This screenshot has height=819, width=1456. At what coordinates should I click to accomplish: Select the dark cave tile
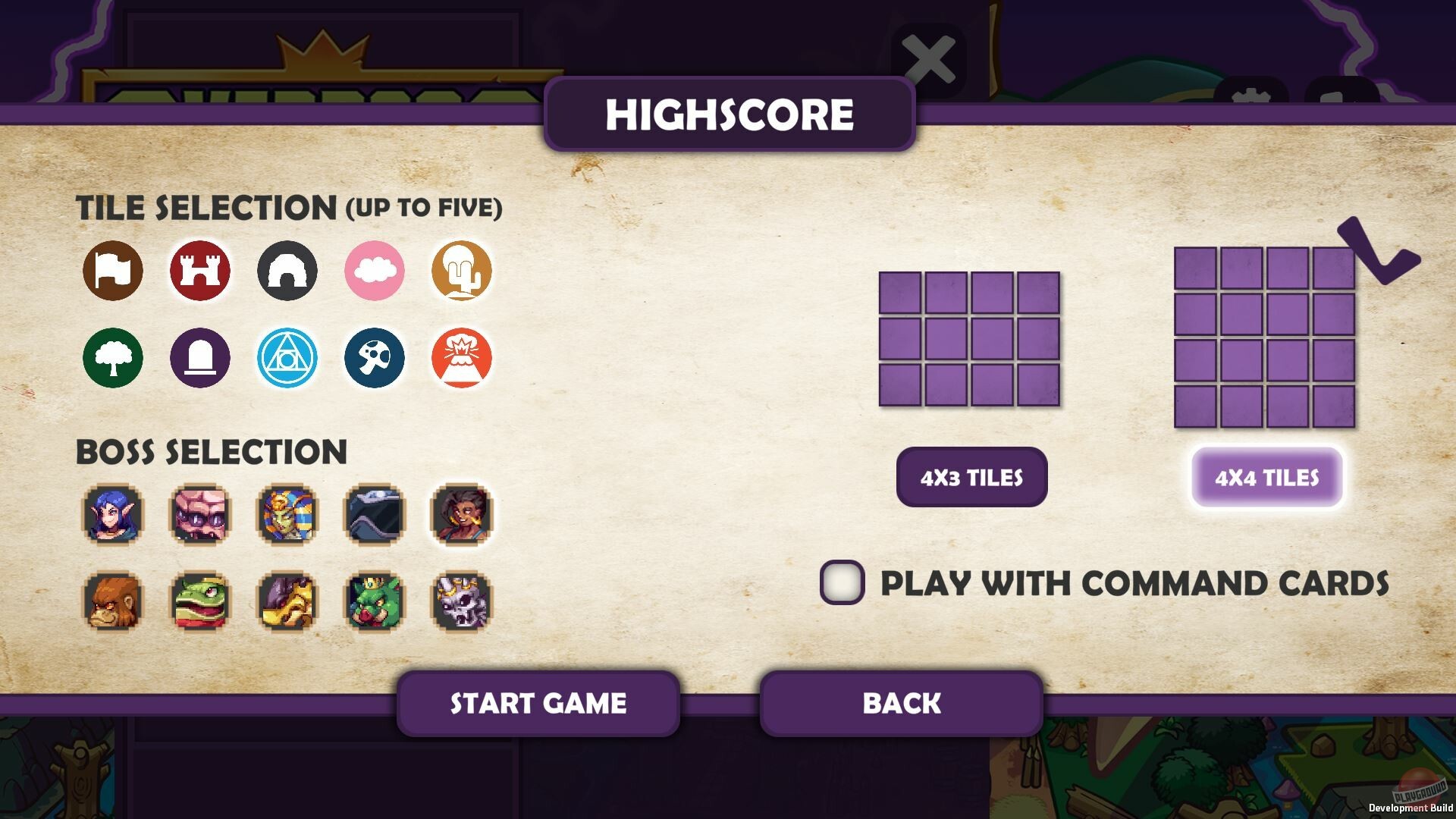pos(287,271)
